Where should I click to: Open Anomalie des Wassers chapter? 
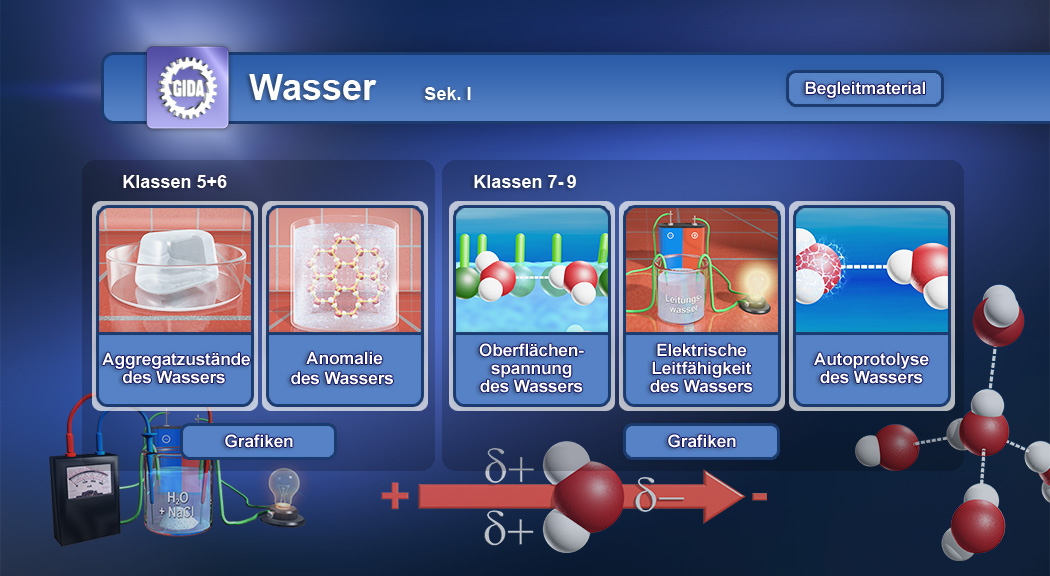click(344, 305)
